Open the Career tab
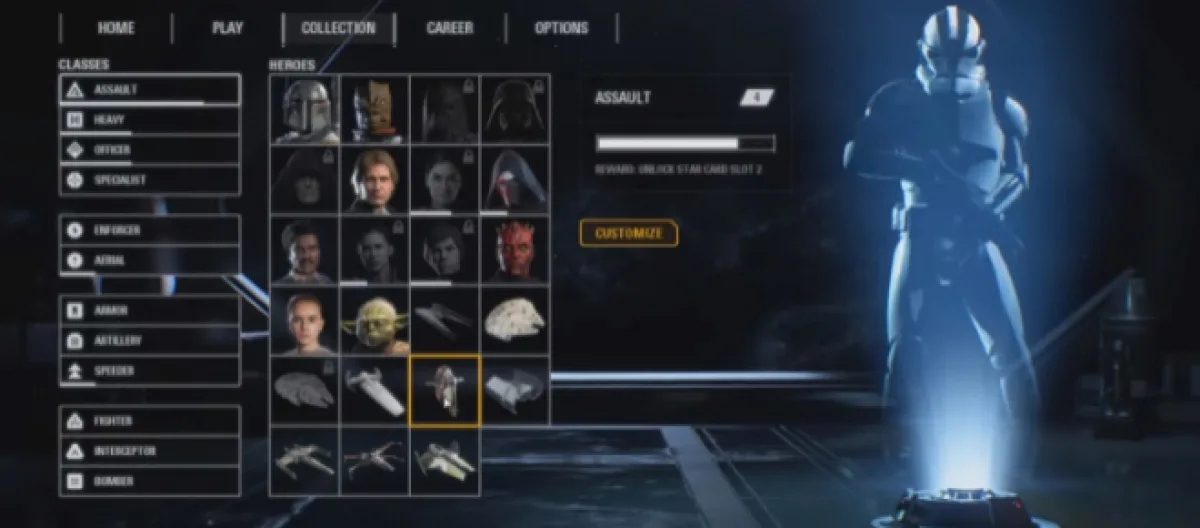The image size is (1200, 528). point(450,28)
